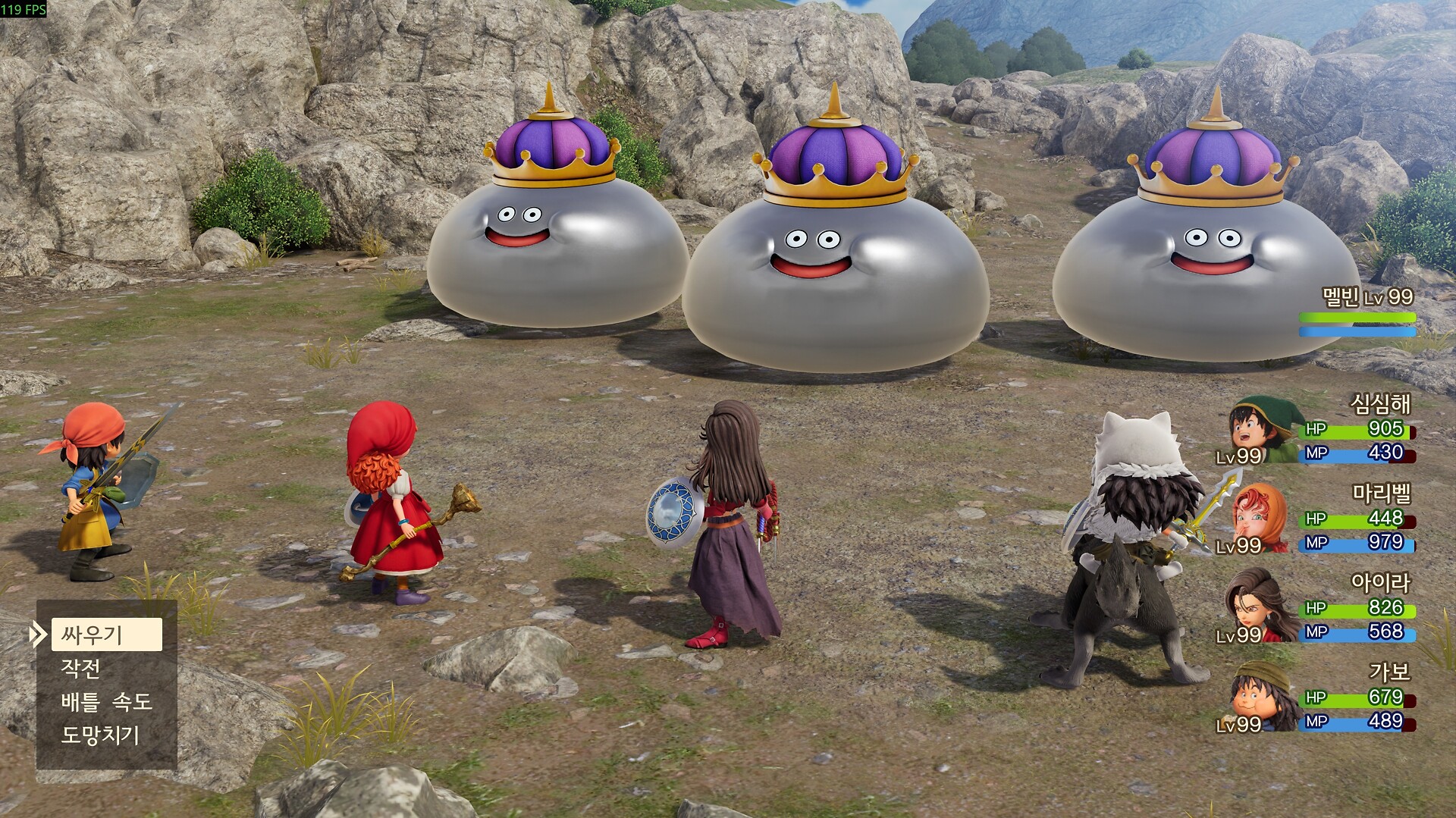
Task: Select 가보's party portrait
Action: click(1259, 696)
